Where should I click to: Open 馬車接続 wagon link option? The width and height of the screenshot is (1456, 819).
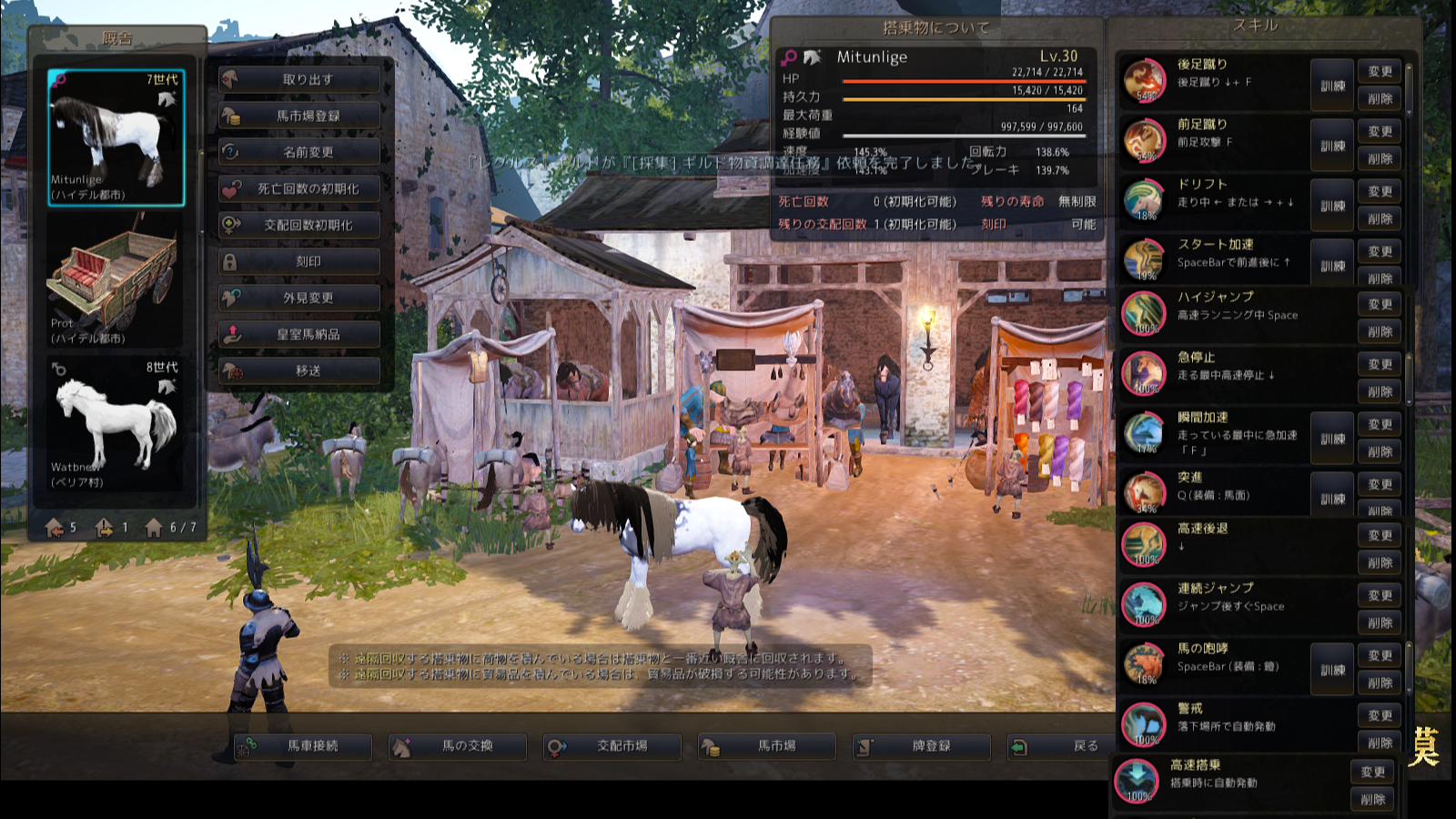tap(303, 746)
